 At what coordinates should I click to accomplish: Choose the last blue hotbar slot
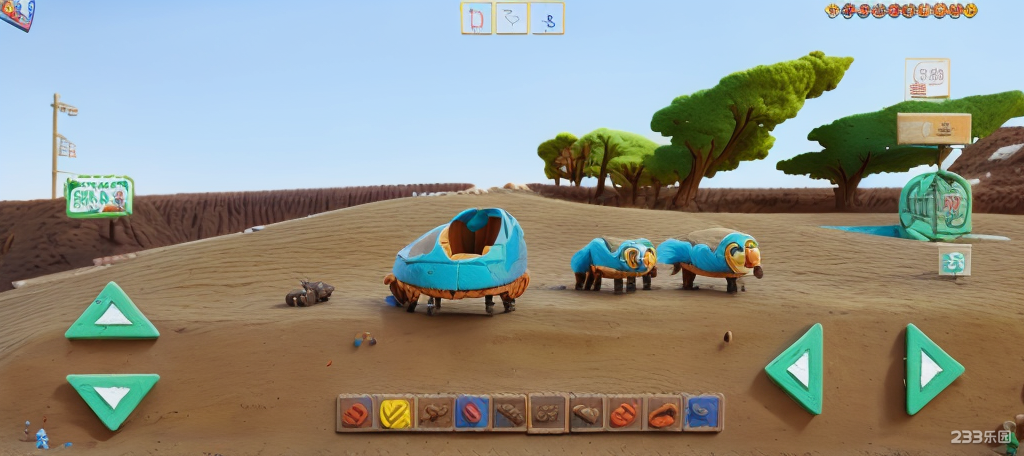703,412
